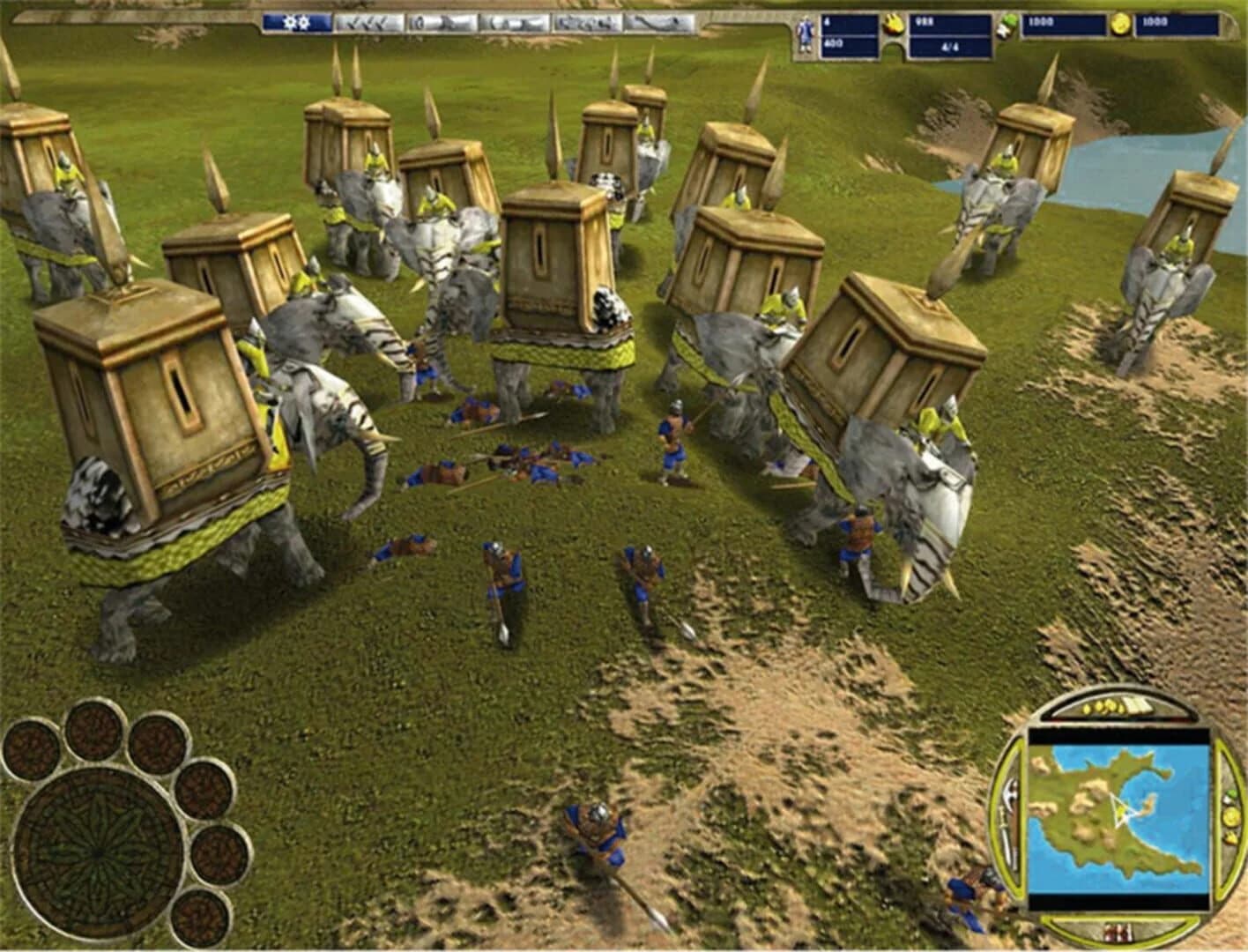The height and width of the screenshot is (952, 1248).
Task: Click the peasant unit icon in resource bar
Action: pos(804,29)
